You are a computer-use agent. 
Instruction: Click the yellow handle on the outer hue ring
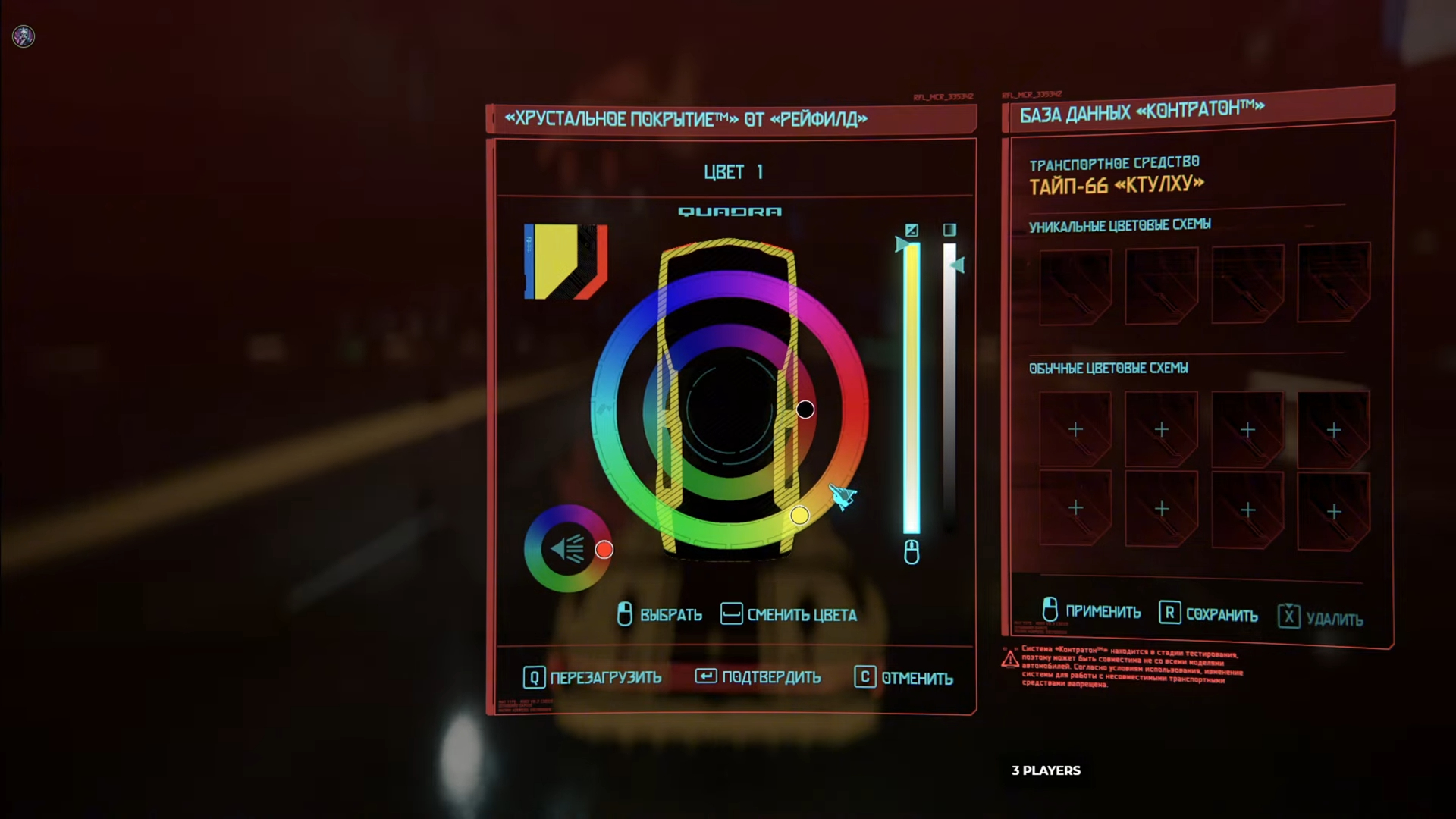[799, 516]
